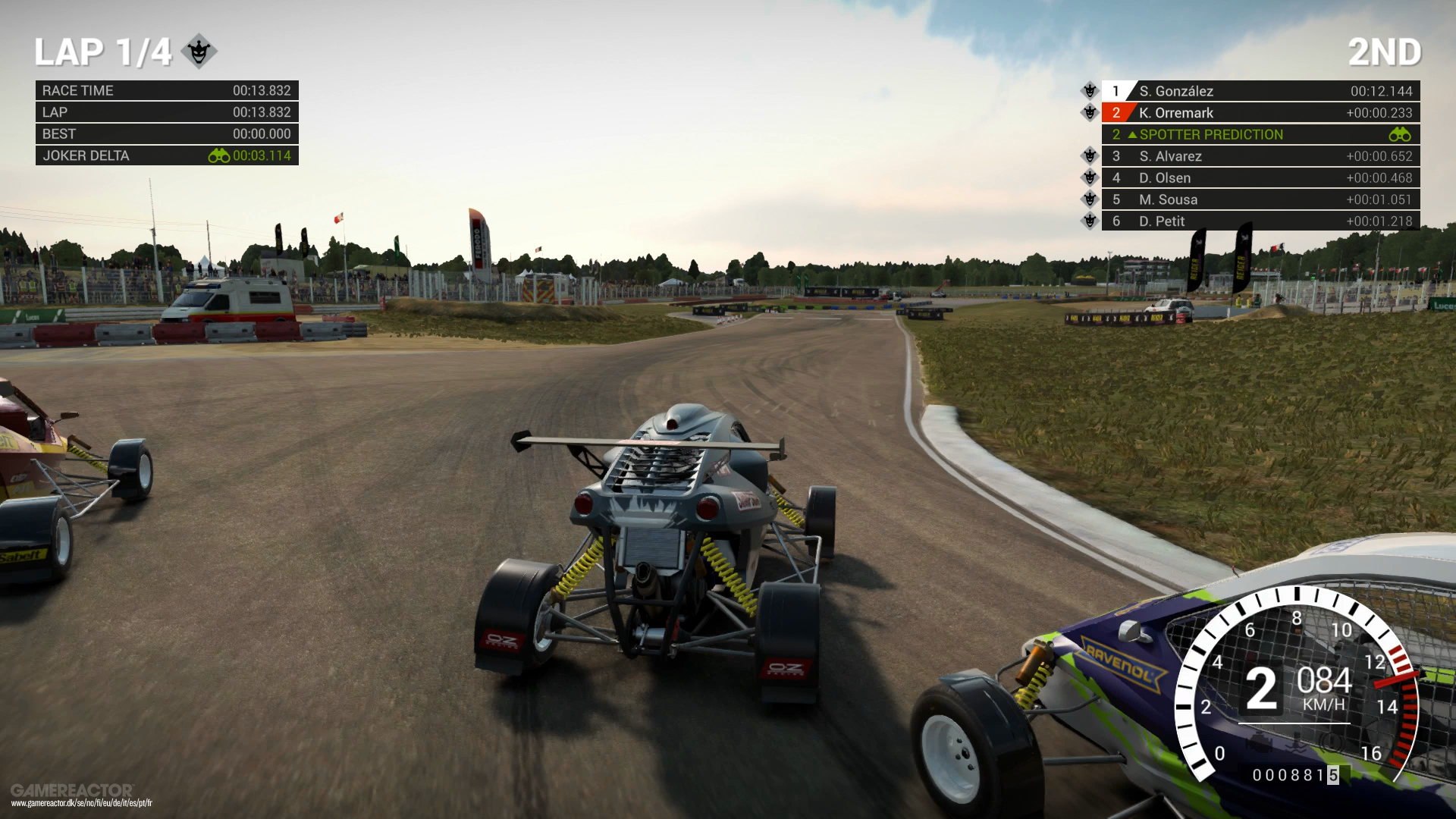
Task: Select the binoculars icon on the Joker Delta row
Action: pos(217,155)
